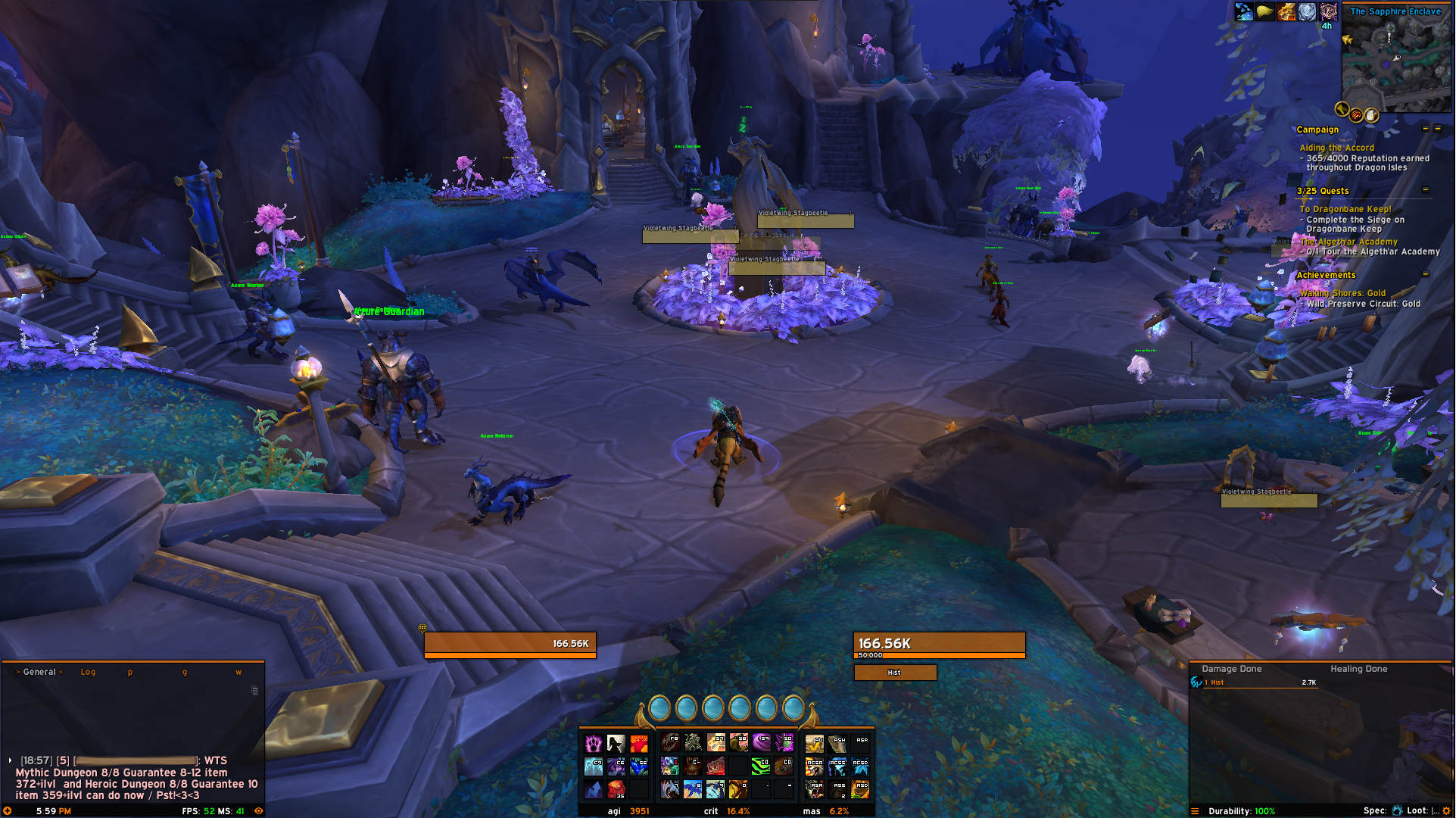Click the purple swirl ability icon
This screenshot has height=818, width=1456.
761,742
